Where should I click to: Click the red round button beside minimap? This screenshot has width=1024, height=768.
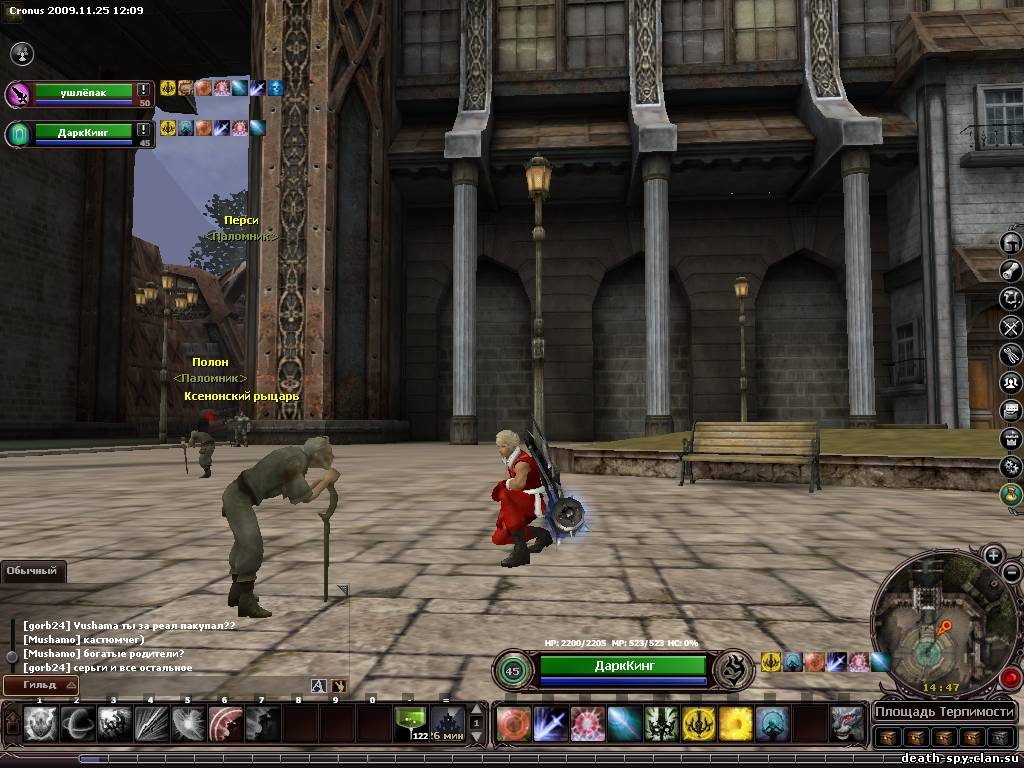coord(1010,678)
